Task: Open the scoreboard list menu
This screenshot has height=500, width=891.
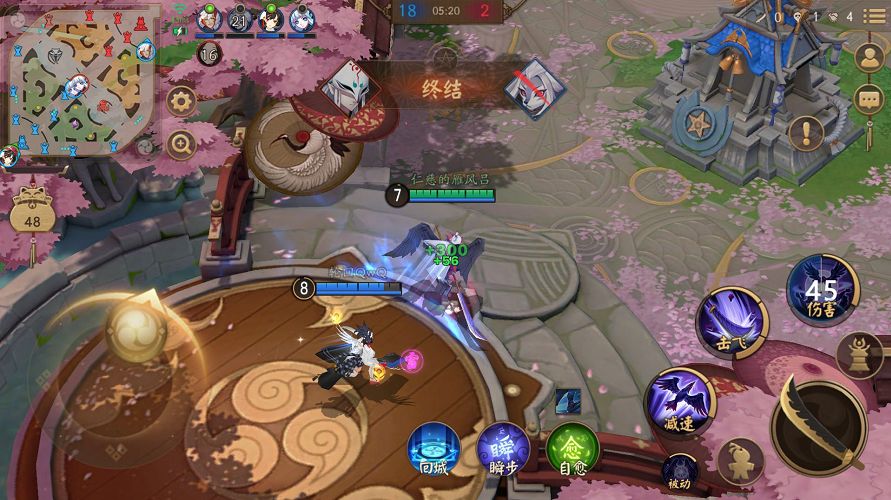Action: coord(873,19)
